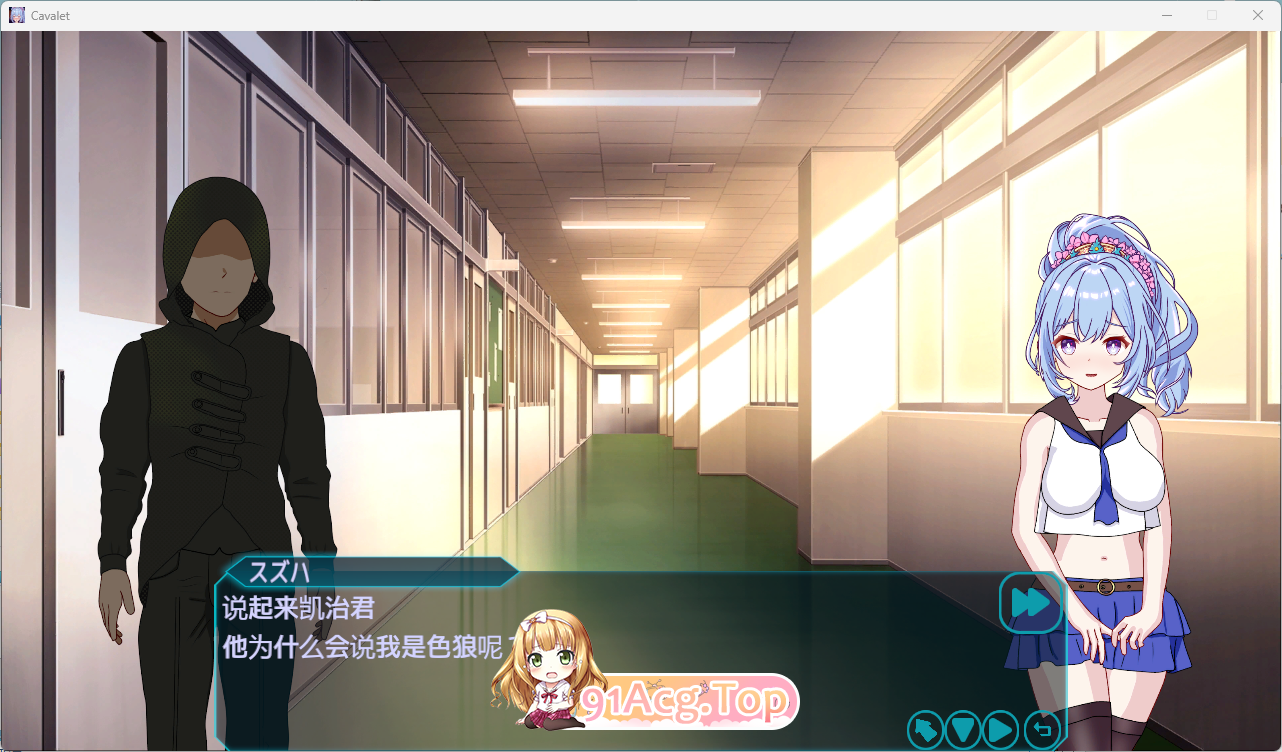Maximize the Cavalet window
The width and height of the screenshot is (1282, 752).
(1211, 15)
